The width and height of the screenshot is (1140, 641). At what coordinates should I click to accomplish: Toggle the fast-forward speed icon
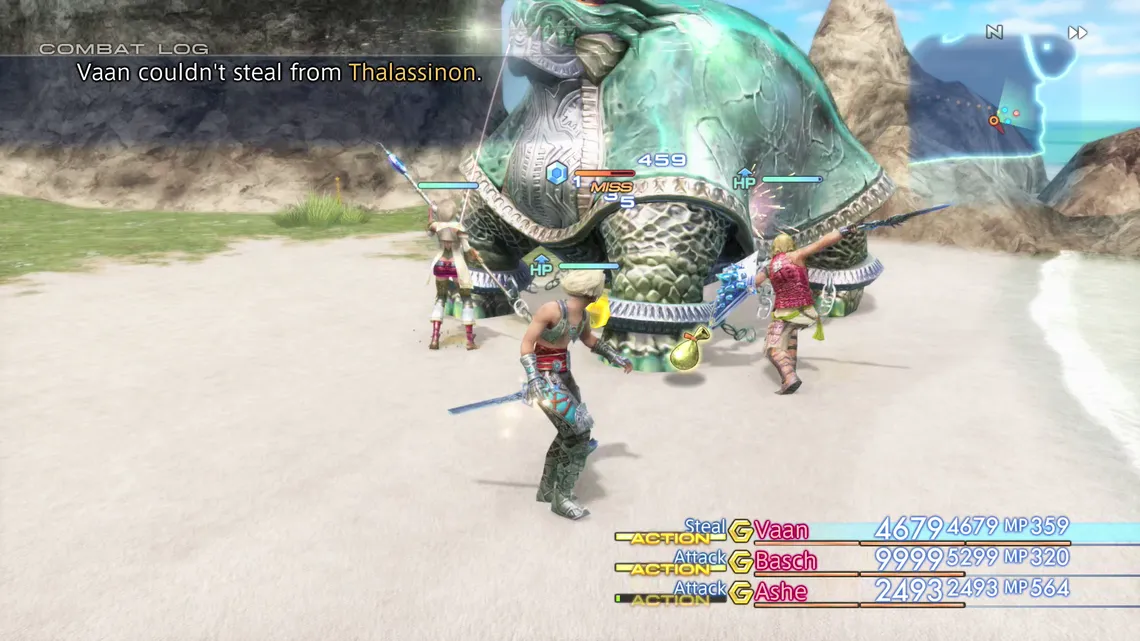(x=1077, y=33)
